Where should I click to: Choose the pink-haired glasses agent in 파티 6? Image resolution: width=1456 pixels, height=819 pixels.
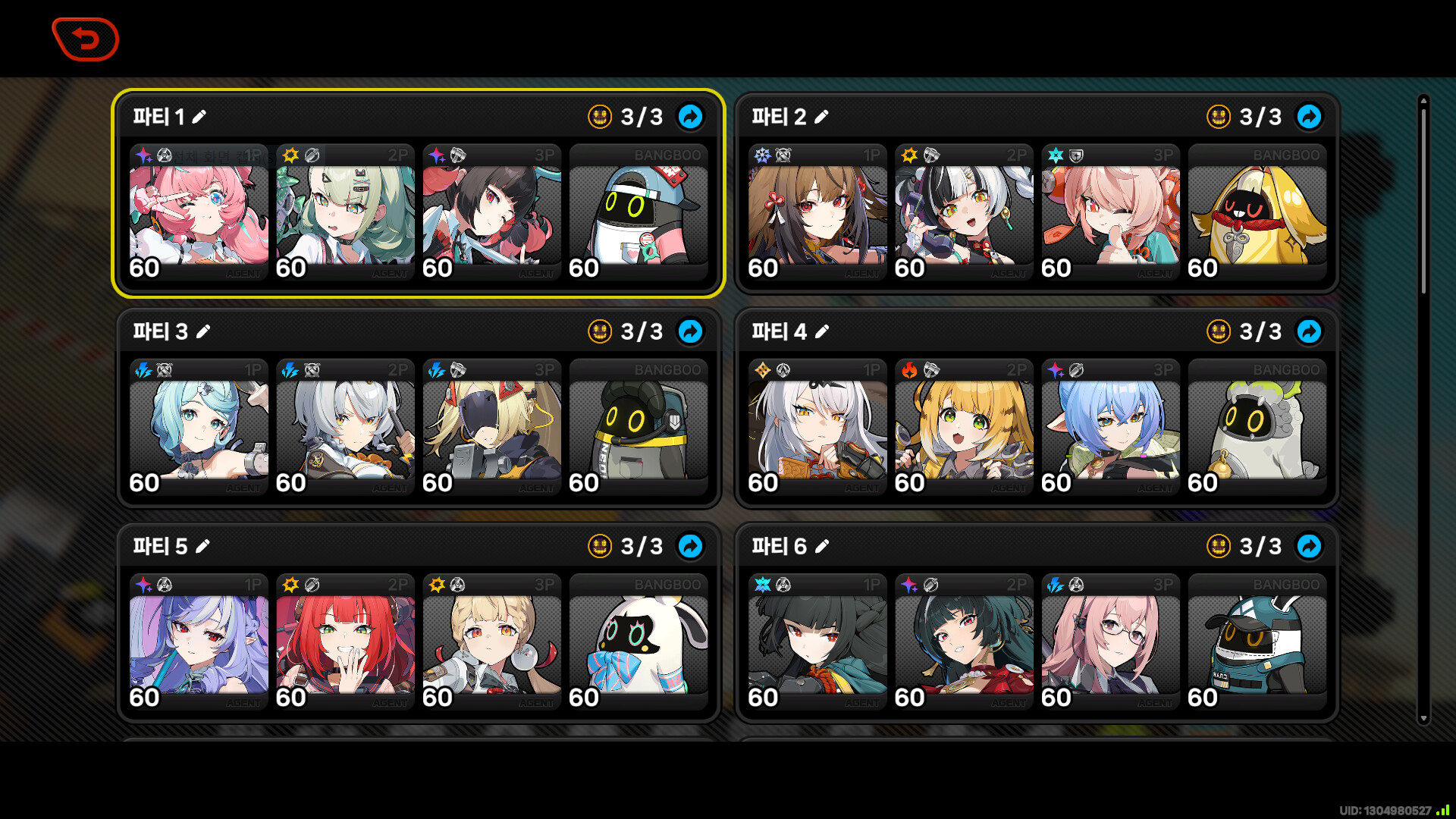coord(1110,643)
